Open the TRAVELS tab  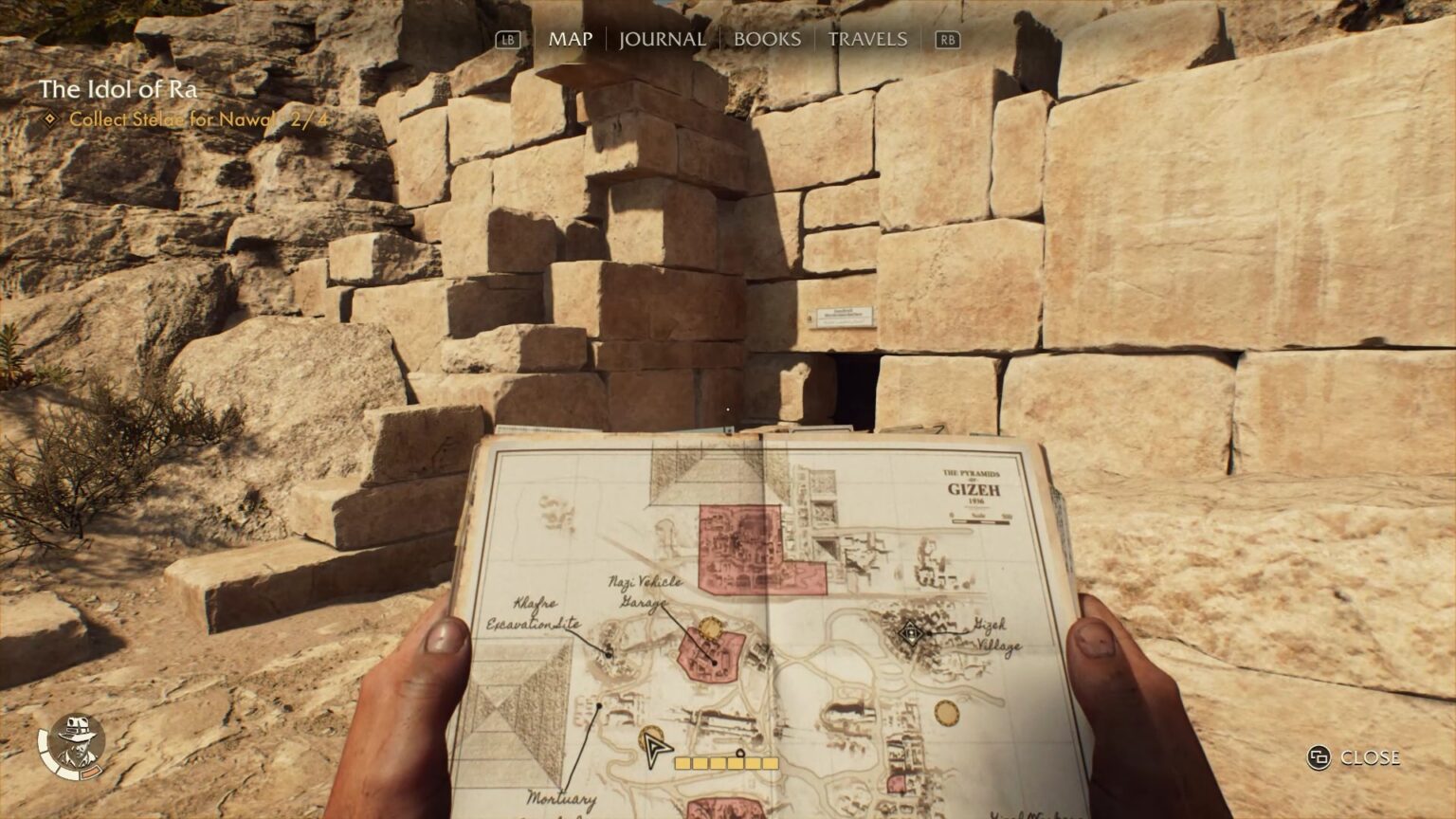click(x=867, y=40)
